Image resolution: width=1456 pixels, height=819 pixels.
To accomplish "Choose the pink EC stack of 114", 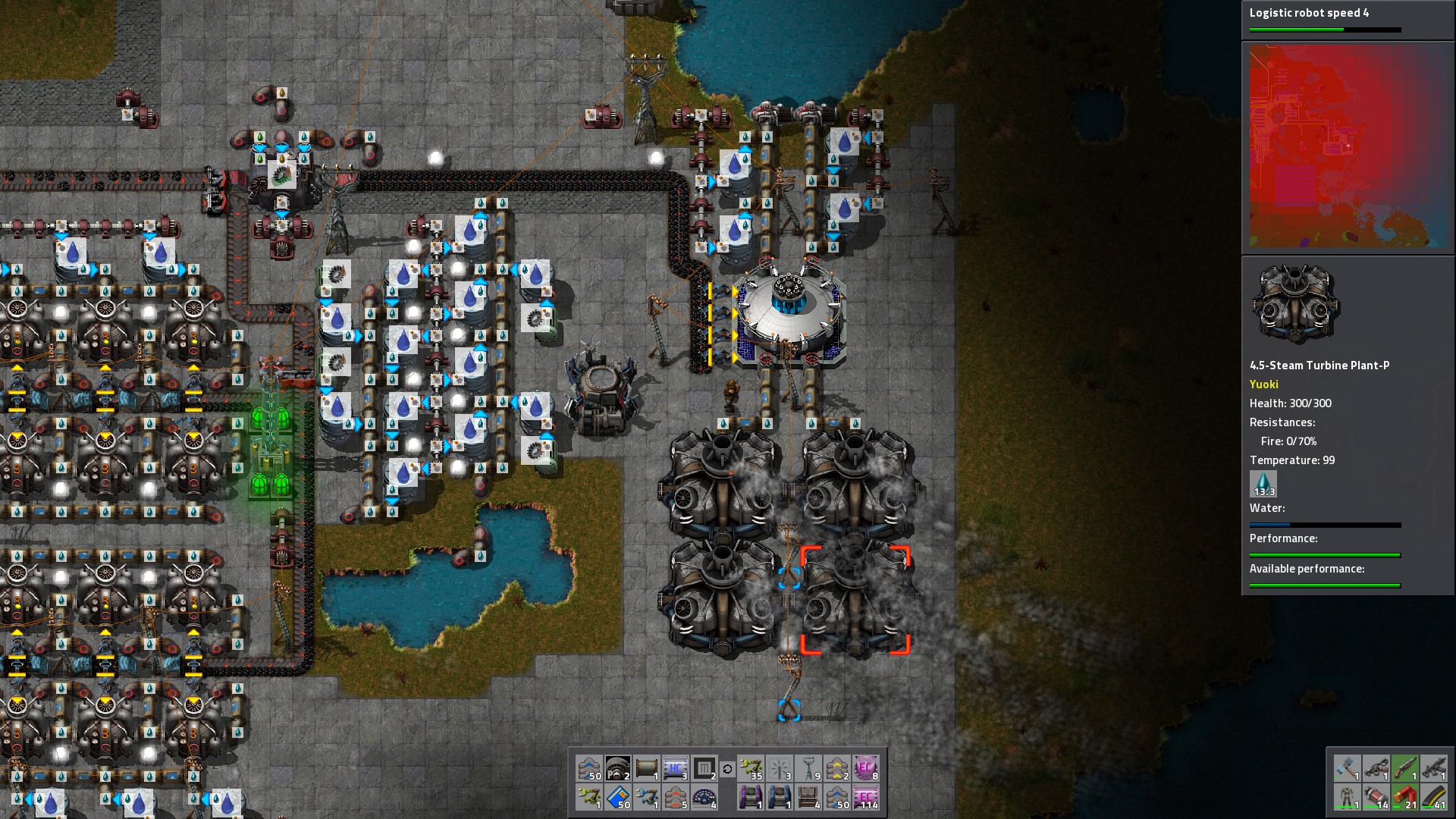I will [x=866, y=797].
